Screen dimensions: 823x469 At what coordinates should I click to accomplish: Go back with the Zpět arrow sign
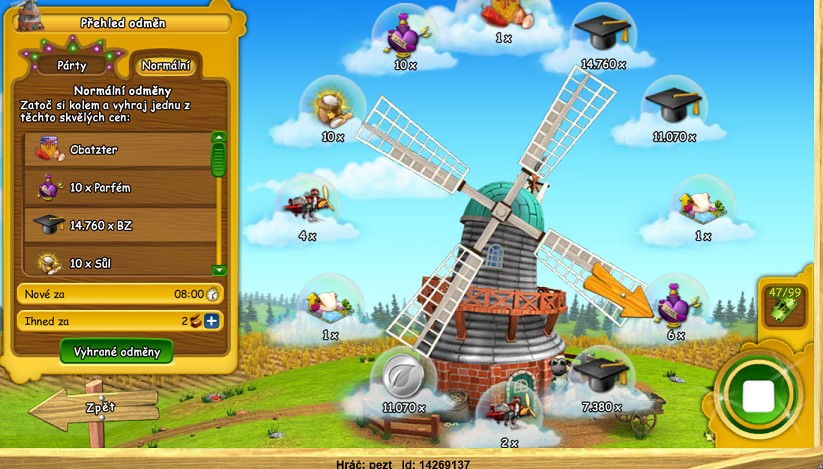97,408
